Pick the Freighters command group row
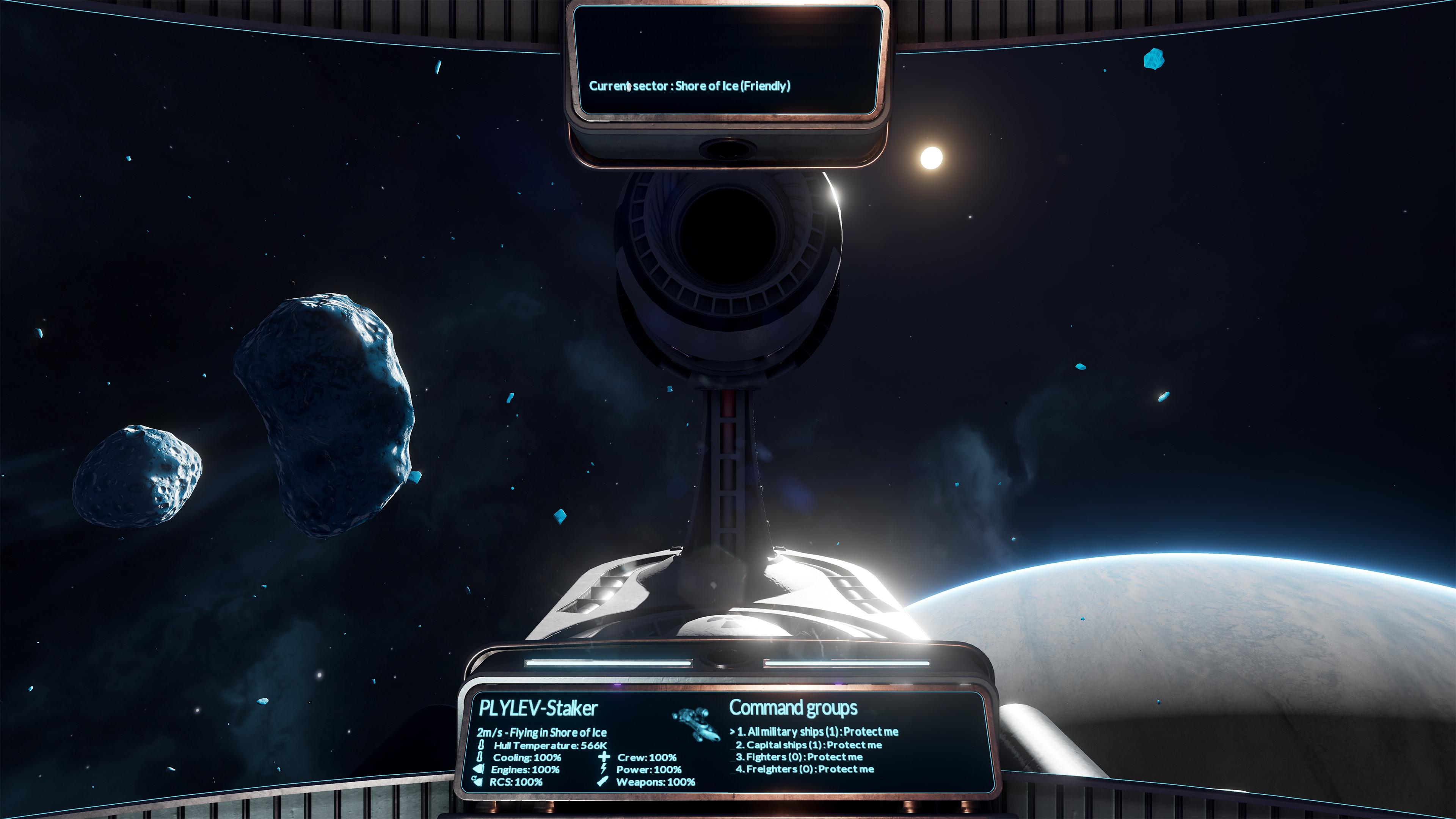The image size is (1456, 819). 804,769
